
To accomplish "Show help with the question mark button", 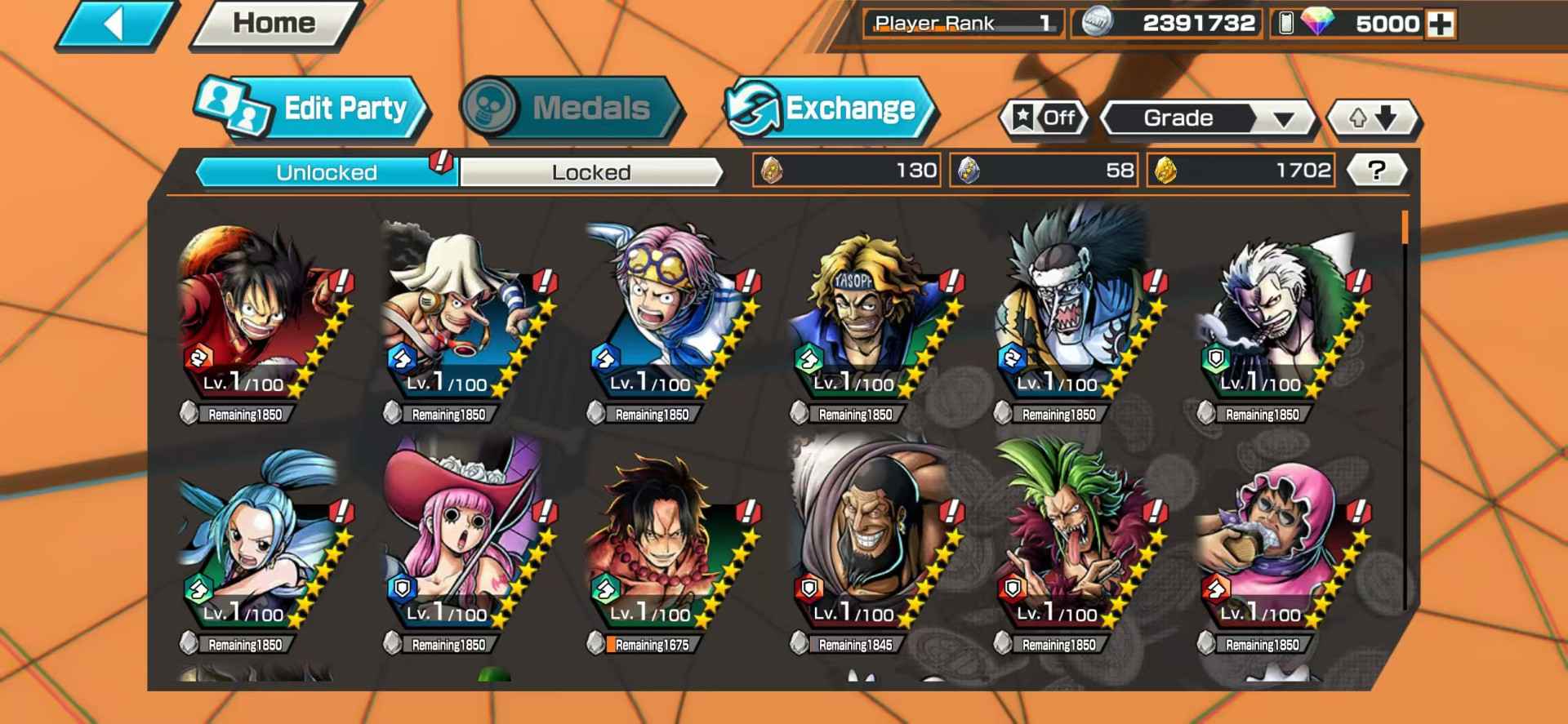I will click(x=1376, y=171).
